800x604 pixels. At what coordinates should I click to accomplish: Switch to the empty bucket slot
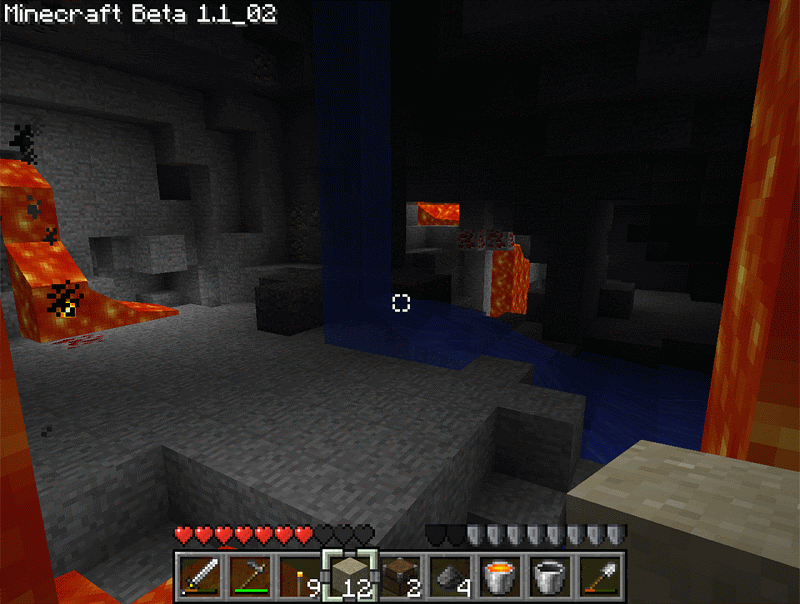[550, 577]
